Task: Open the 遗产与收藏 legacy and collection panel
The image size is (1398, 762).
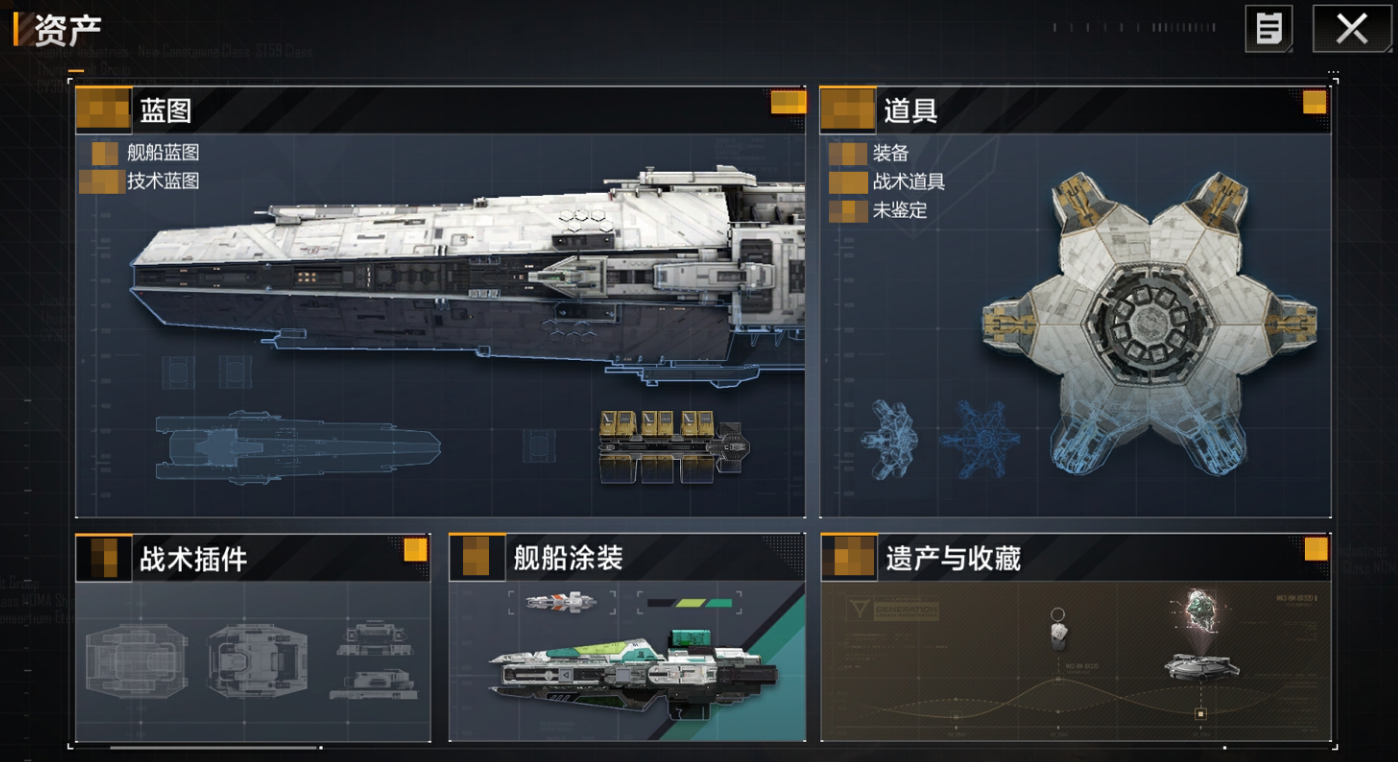Action: tap(1075, 640)
